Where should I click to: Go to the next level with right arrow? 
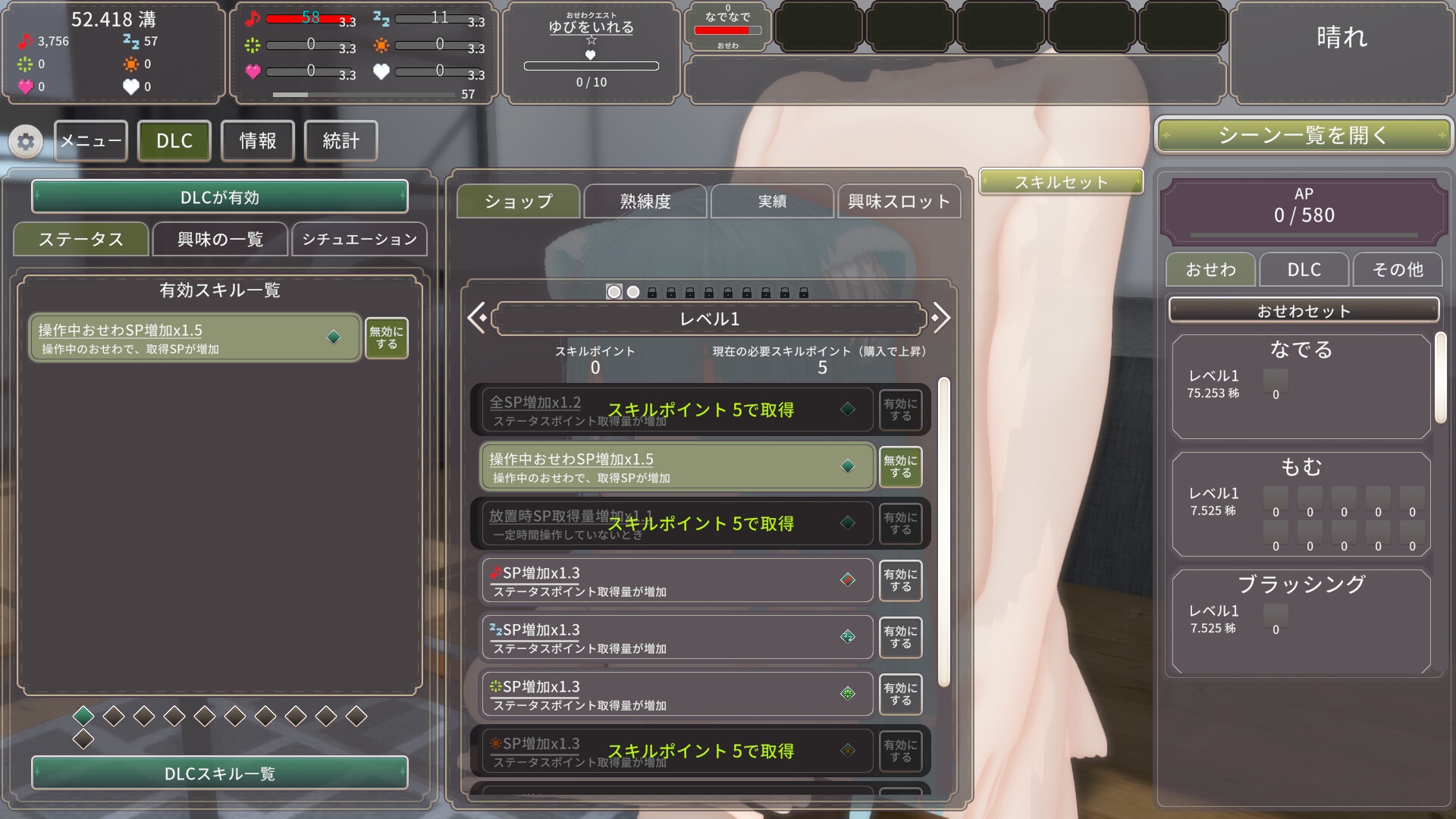point(940,318)
